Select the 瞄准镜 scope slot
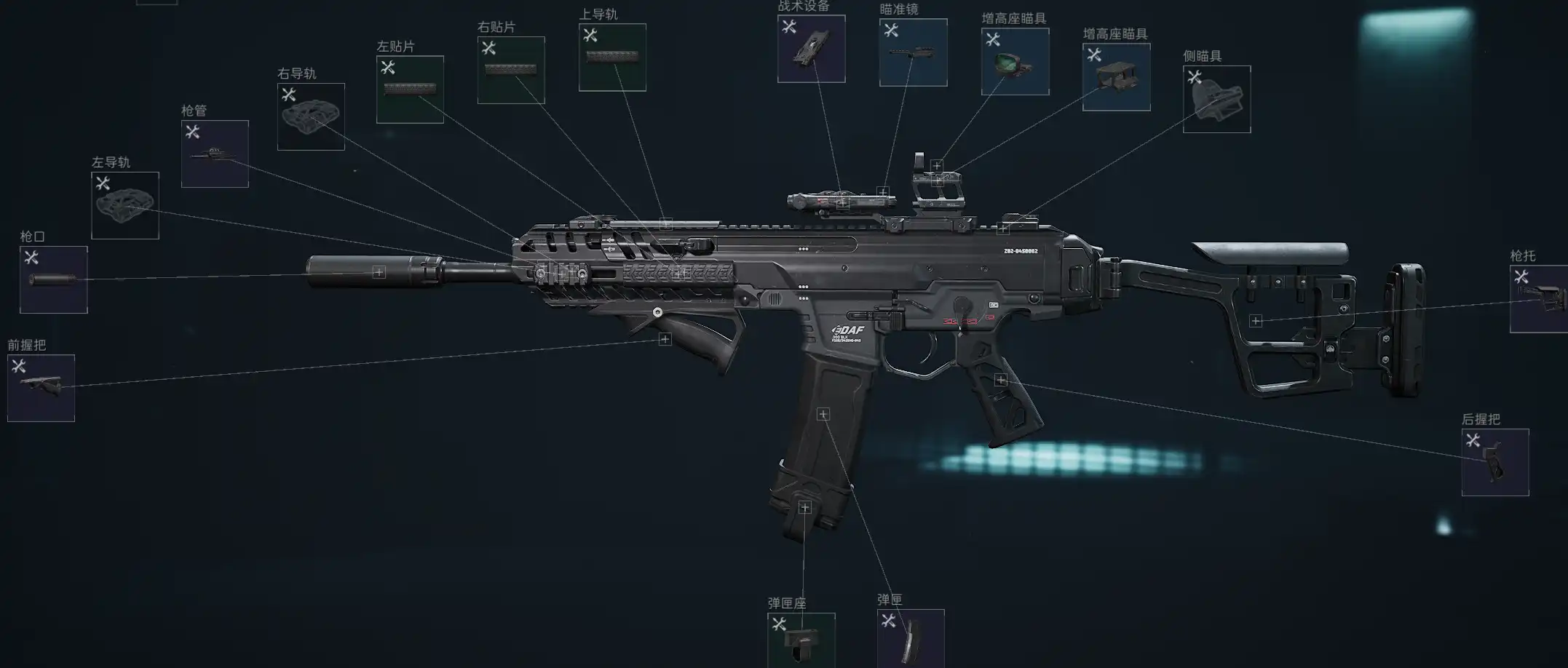Viewport: 1568px width, 668px height. (x=913, y=52)
